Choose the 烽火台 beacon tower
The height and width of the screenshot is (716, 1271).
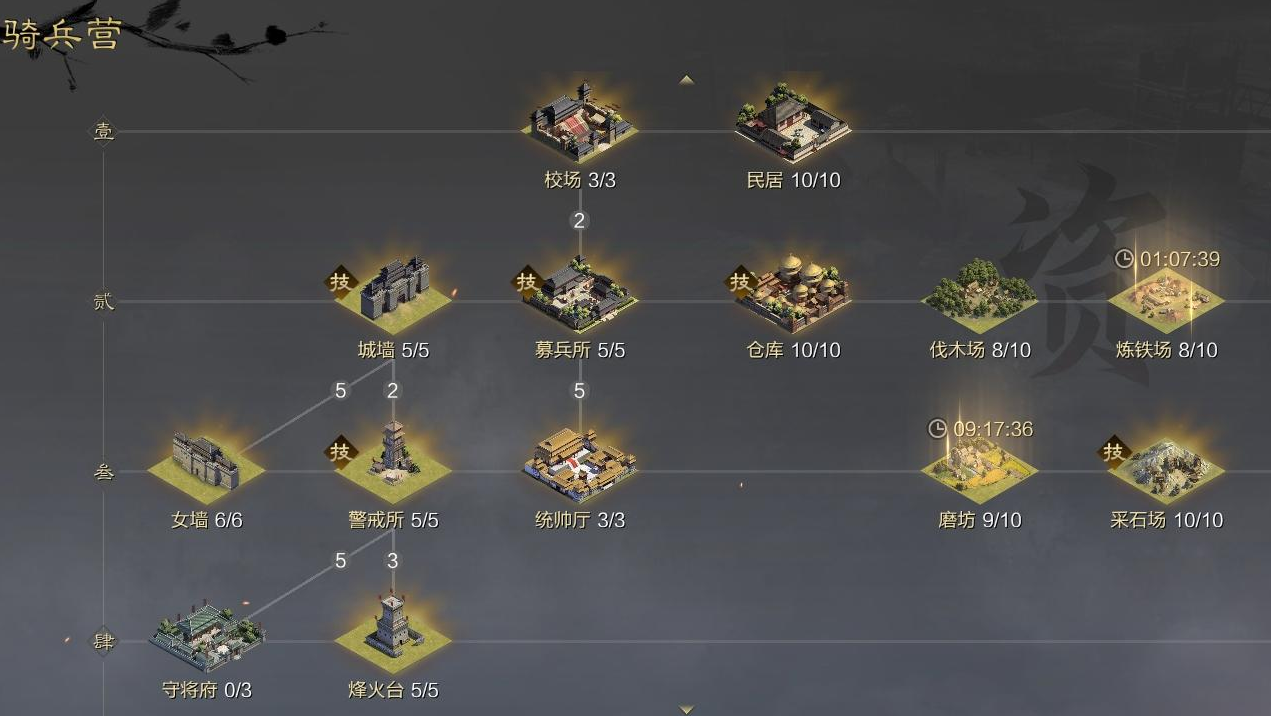point(393,630)
